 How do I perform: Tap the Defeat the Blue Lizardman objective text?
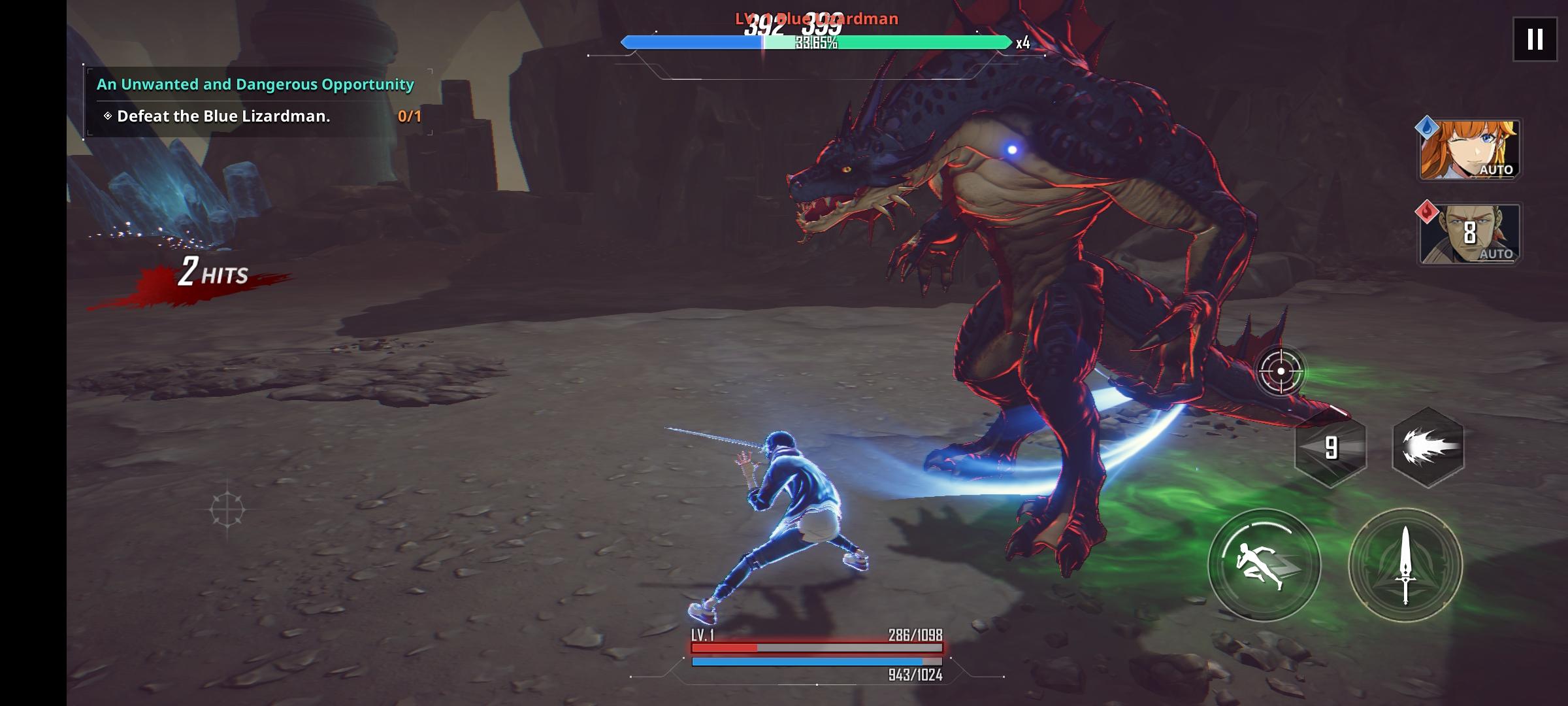point(223,116)
